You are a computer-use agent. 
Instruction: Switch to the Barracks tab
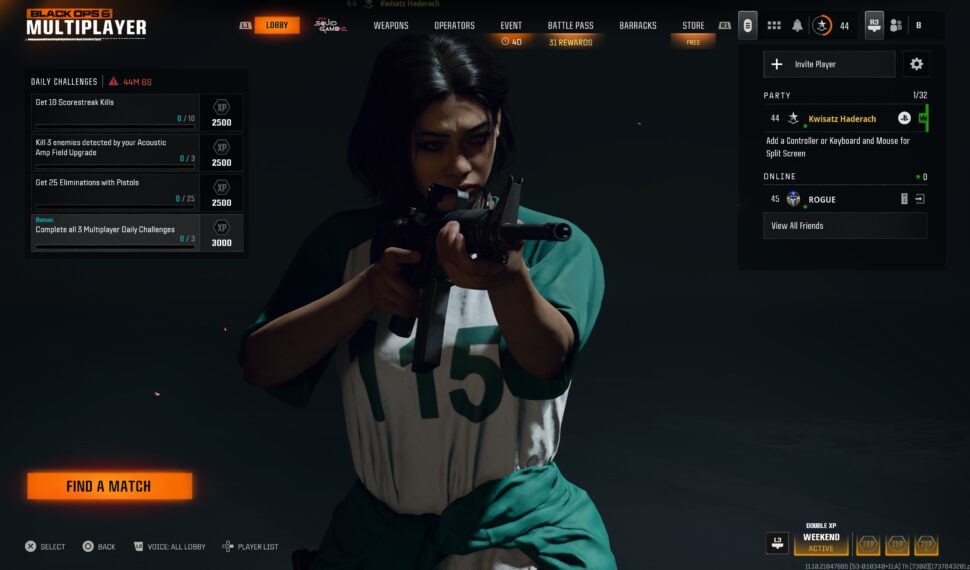click(638, 25)
